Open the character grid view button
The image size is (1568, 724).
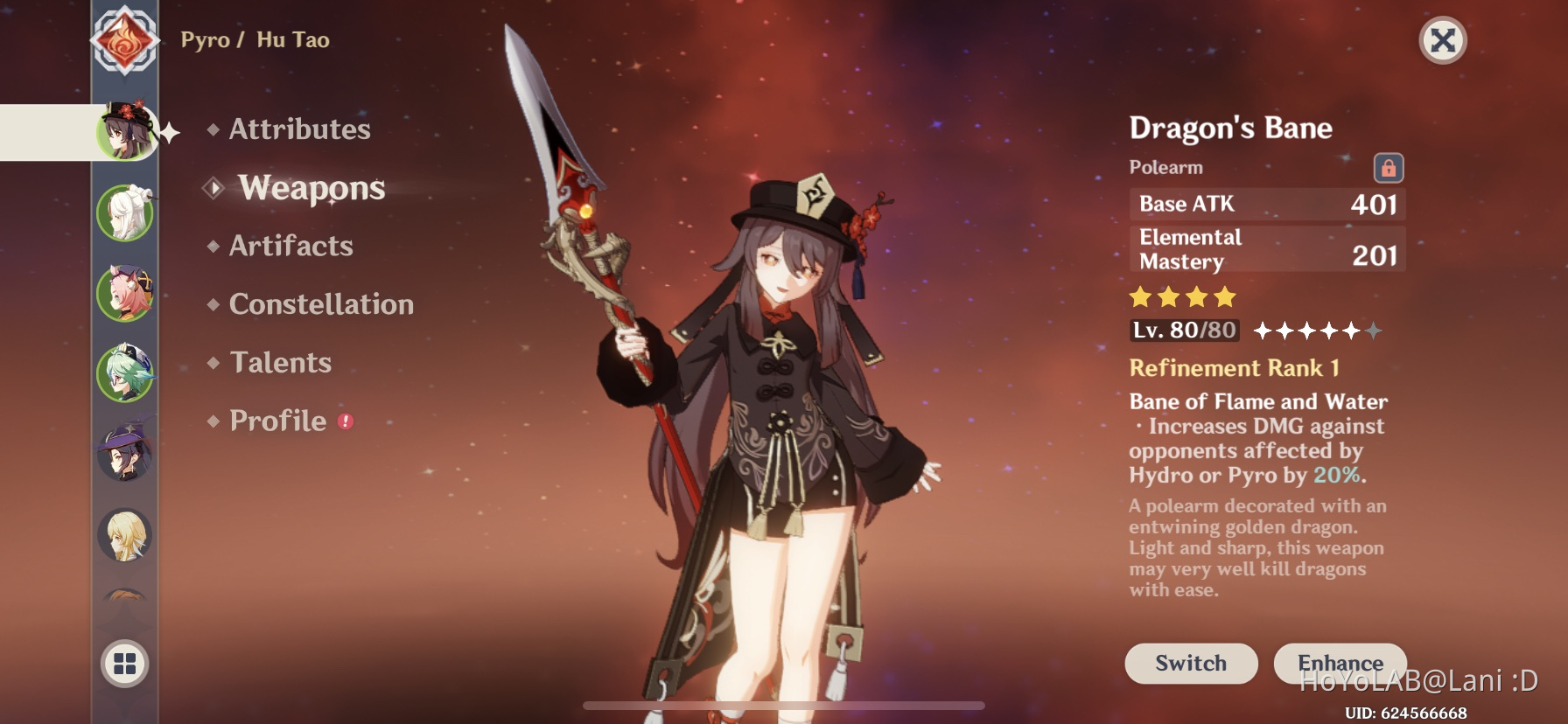pos(125,664)
